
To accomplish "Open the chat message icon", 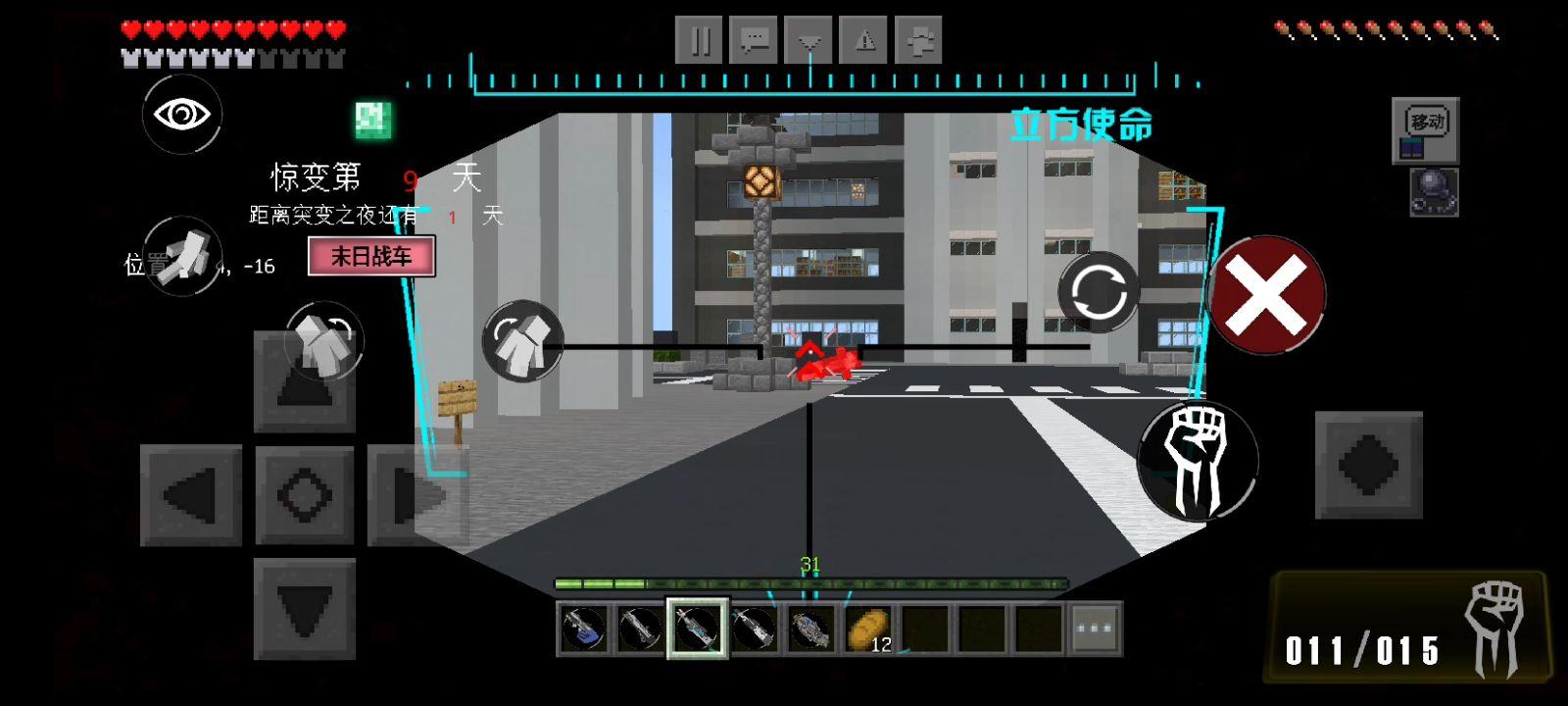I will [x=755, y=39].
